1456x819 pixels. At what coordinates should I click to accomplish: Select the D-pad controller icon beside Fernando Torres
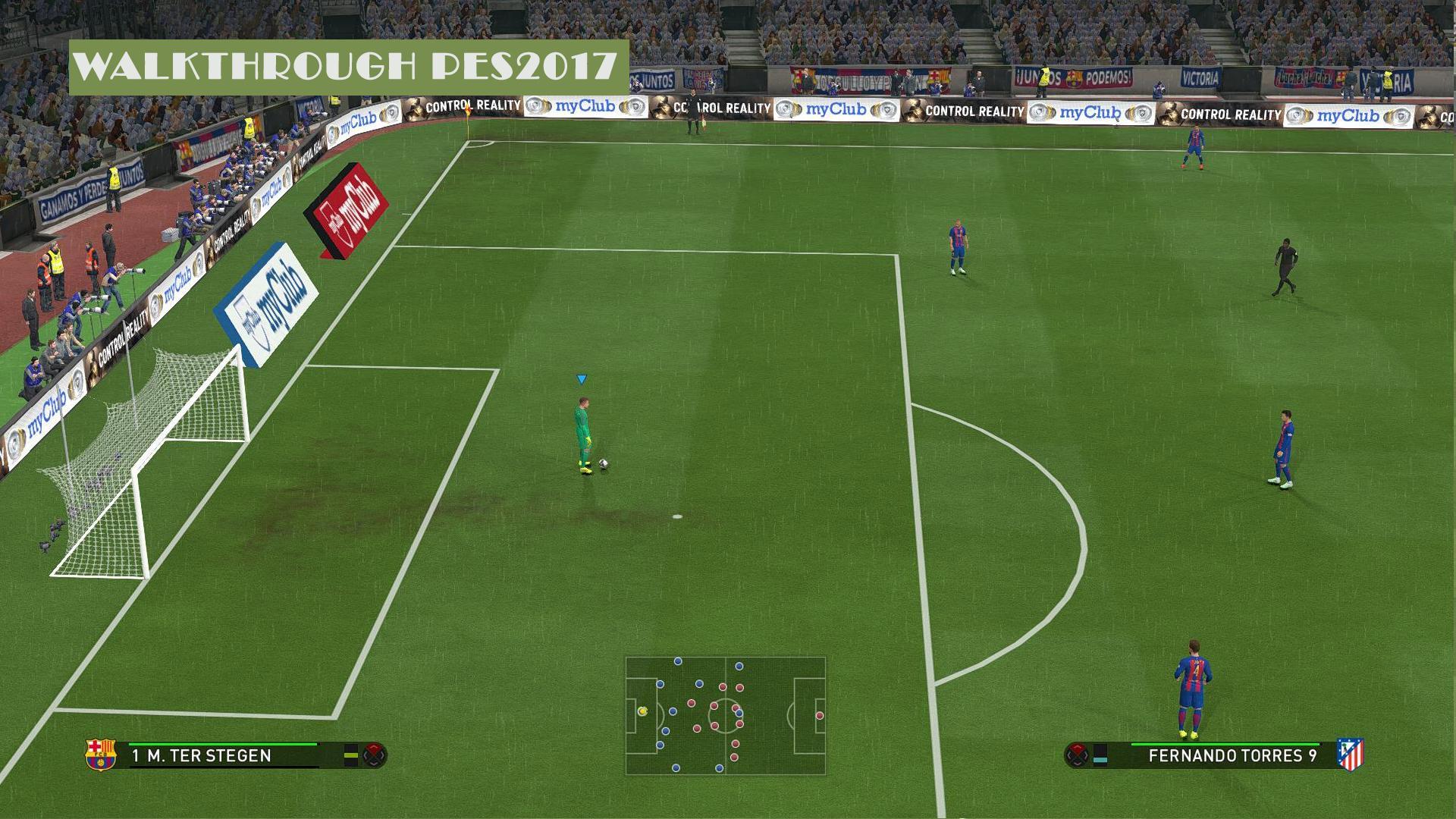pyautogui.click(x=1078, y=756)
